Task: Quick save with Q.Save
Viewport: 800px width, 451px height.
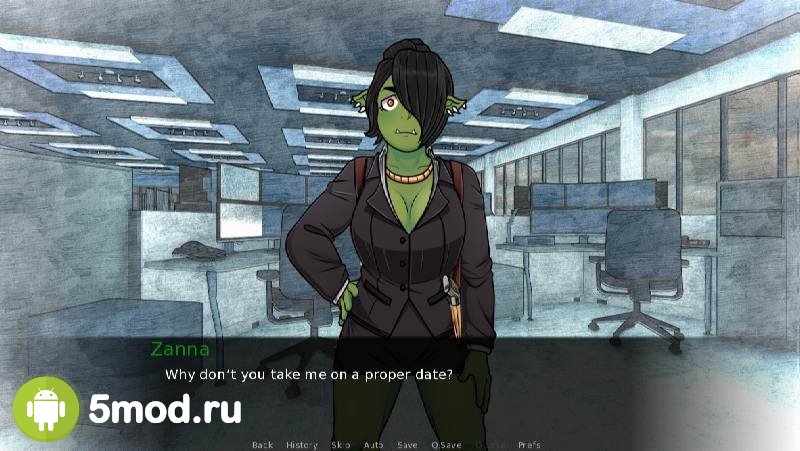Action: click(446, 444)
